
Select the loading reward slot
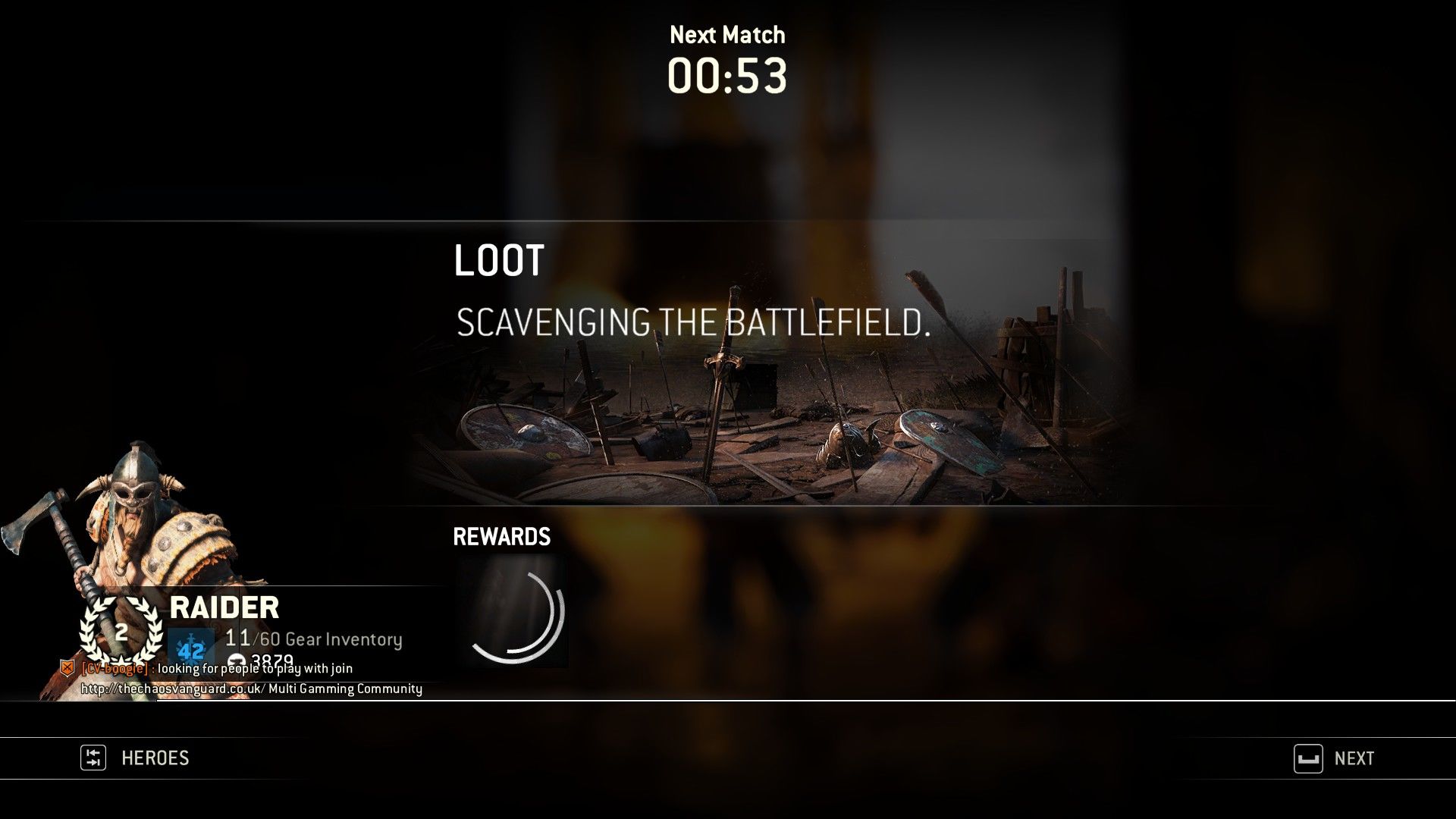(513, 612)
